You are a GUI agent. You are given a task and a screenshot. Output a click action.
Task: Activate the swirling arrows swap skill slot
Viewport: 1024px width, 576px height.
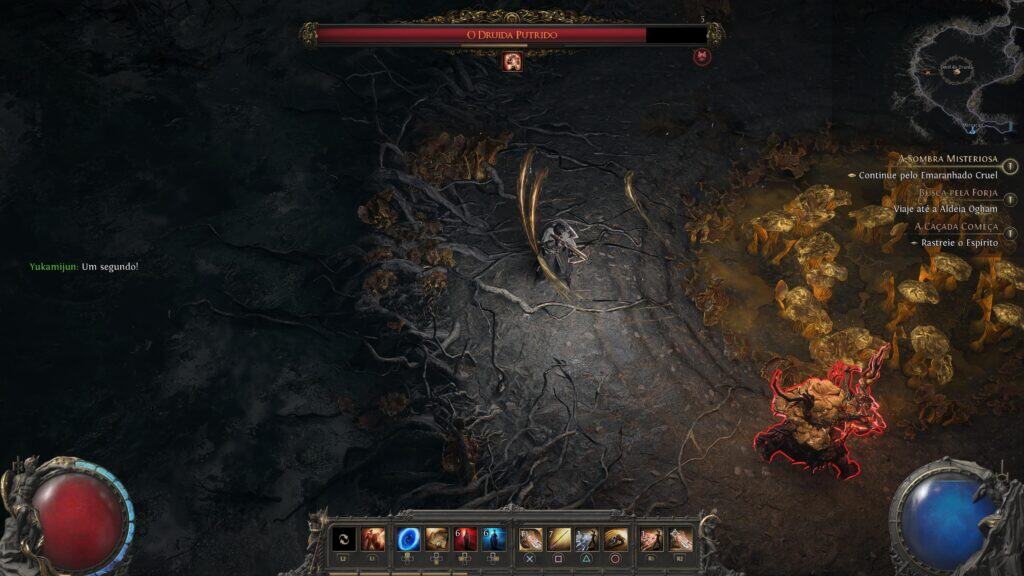click(344, 538)
